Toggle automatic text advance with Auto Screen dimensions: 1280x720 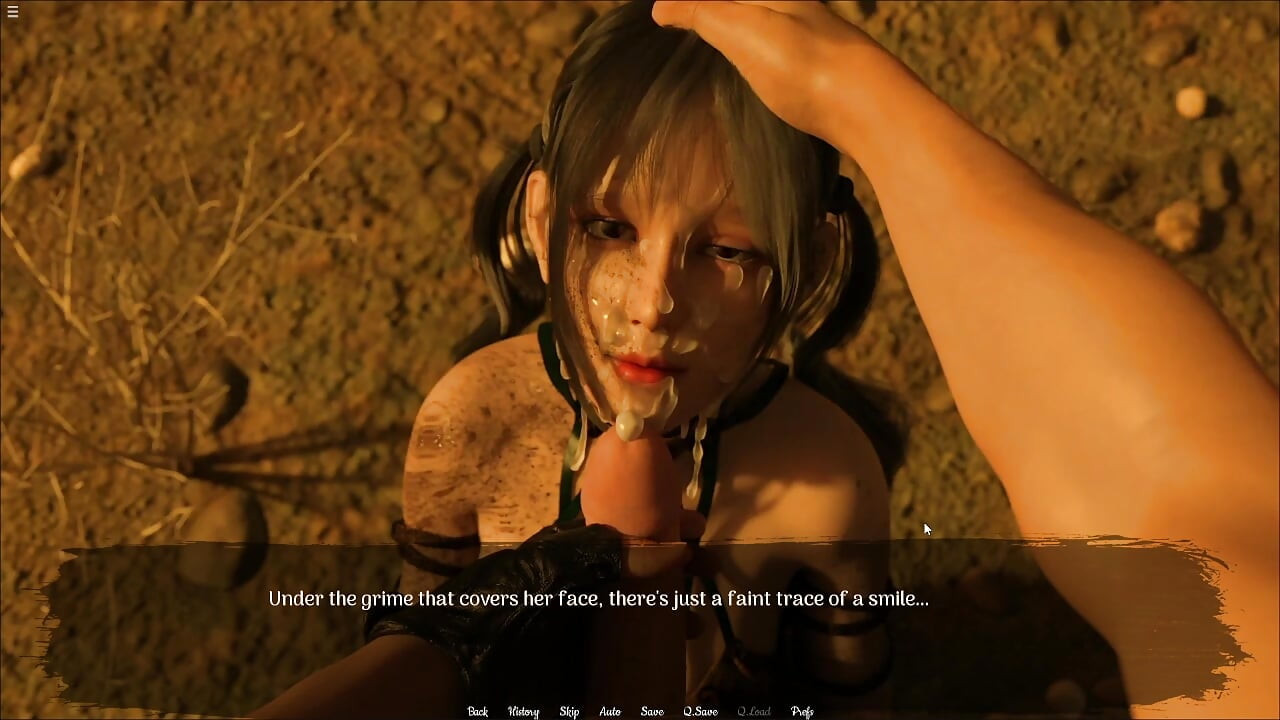609,711
